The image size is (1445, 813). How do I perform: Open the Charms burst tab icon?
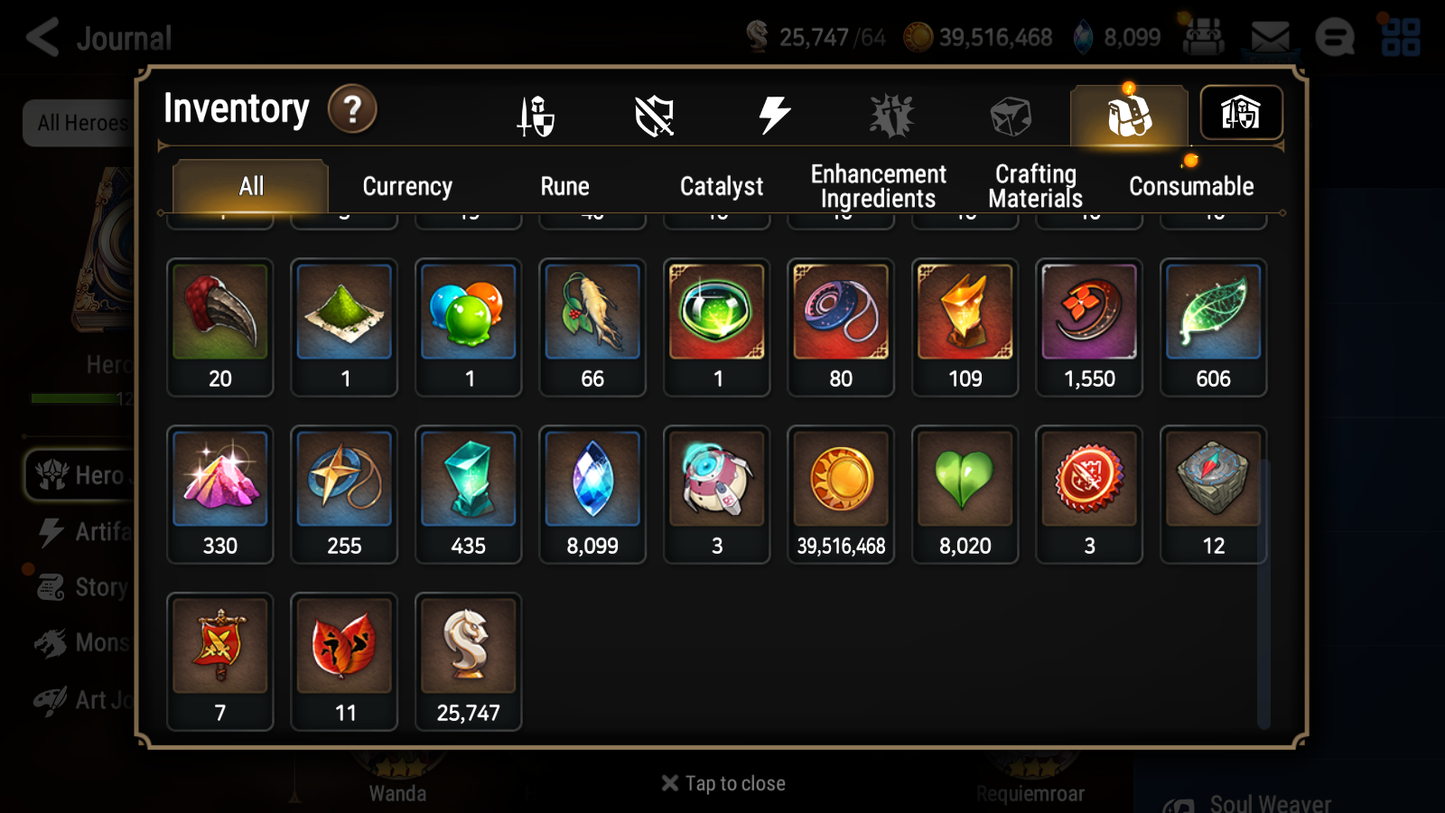point(891,113)
